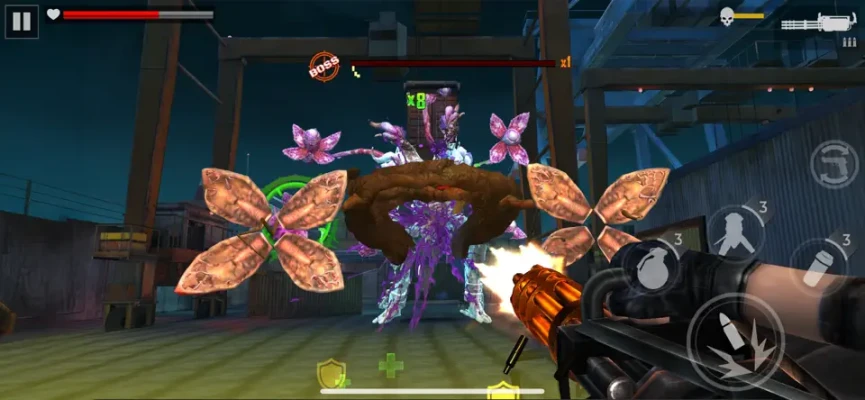The image size is (865, 400).
Task: Throw a grenade
Action: click(653, 263)
